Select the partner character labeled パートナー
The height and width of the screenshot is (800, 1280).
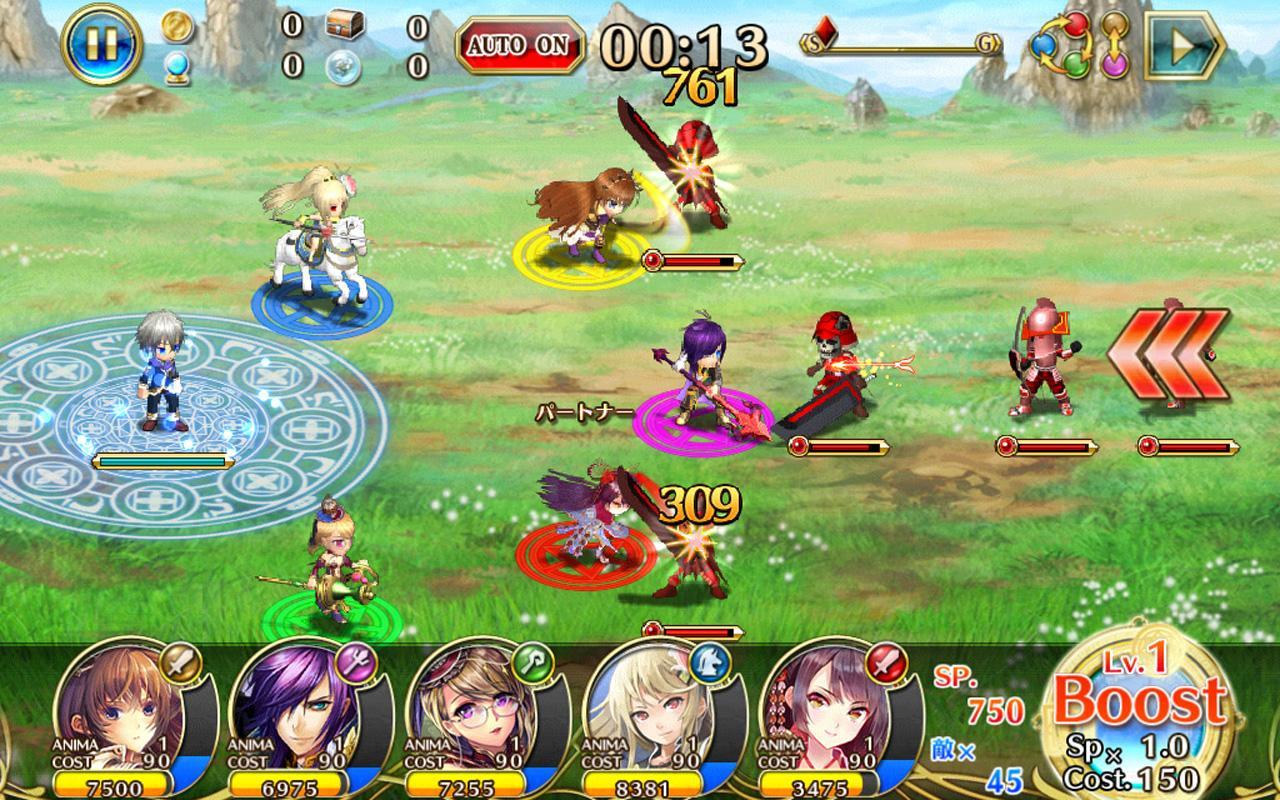coord(700,380)
